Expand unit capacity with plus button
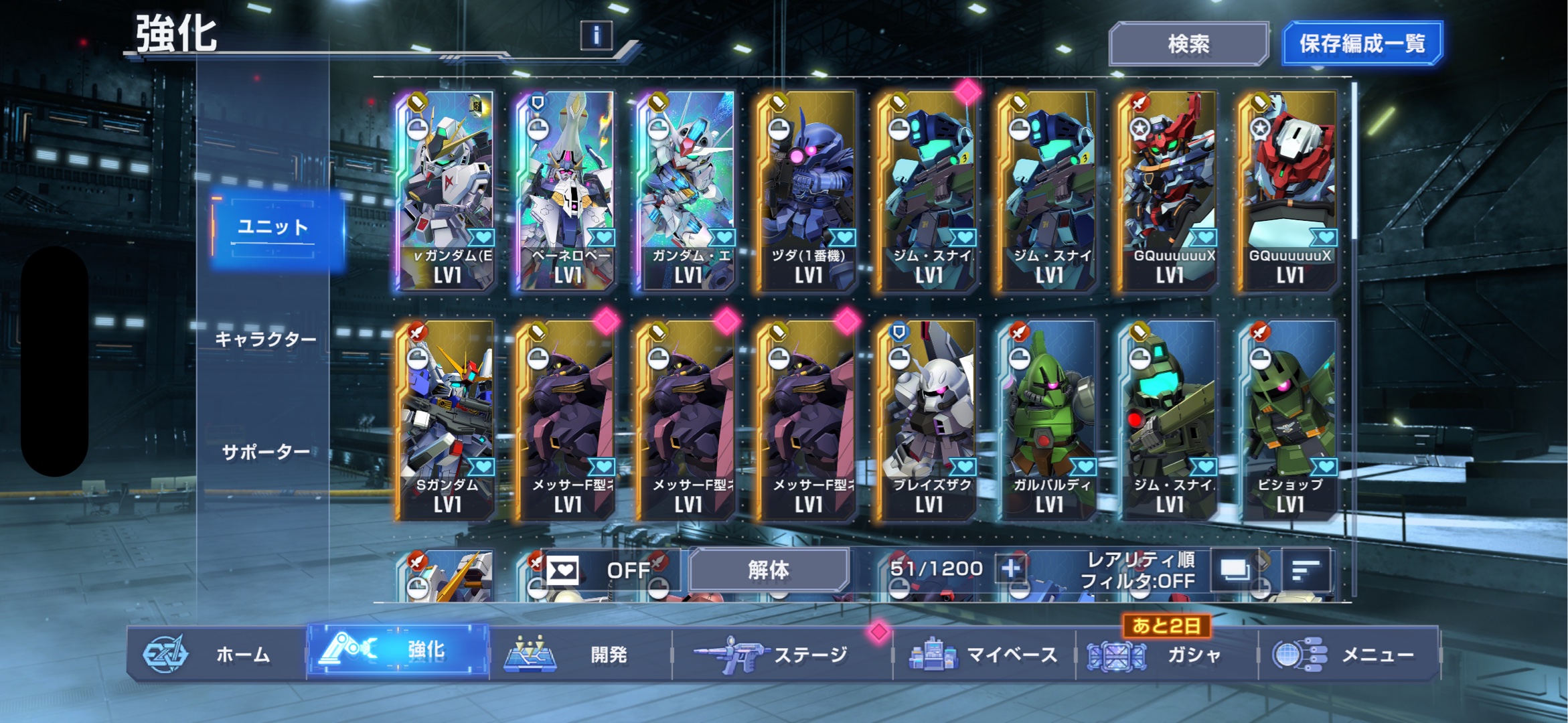Viewport: 1568px width, 723px height. 1010,569
